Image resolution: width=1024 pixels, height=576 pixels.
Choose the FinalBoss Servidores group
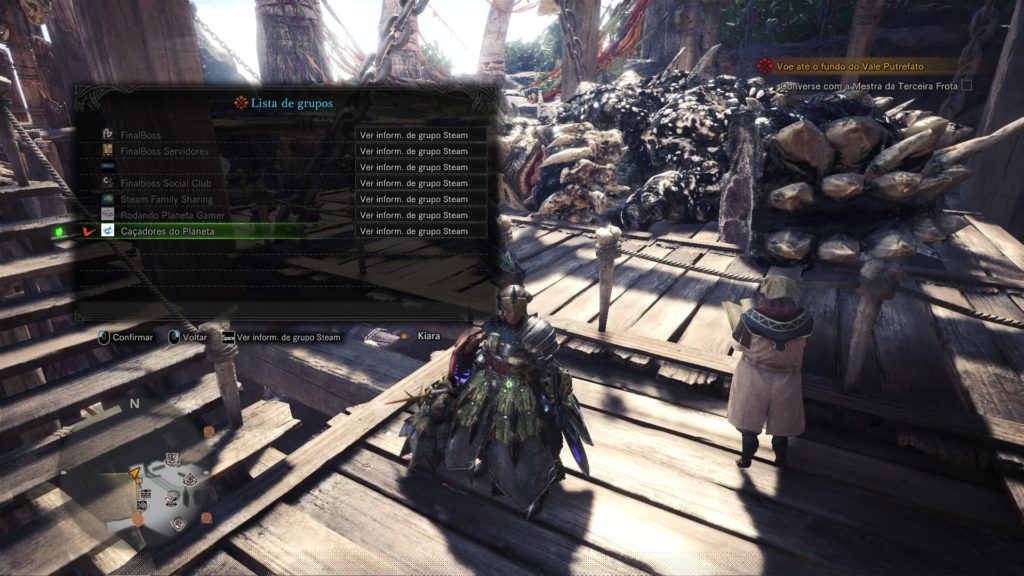click(163, 151)
